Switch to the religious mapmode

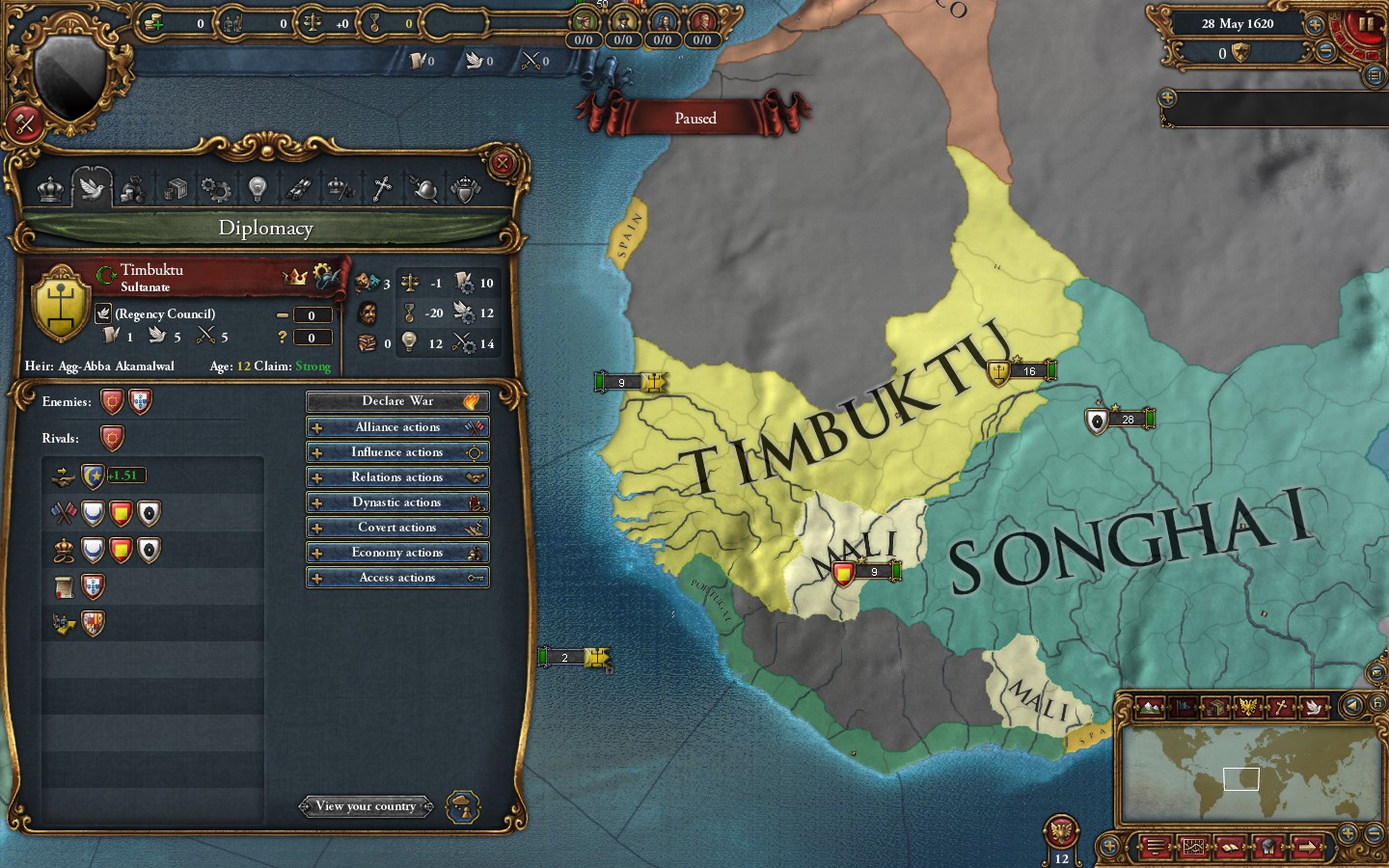[x=1281, y=708]
